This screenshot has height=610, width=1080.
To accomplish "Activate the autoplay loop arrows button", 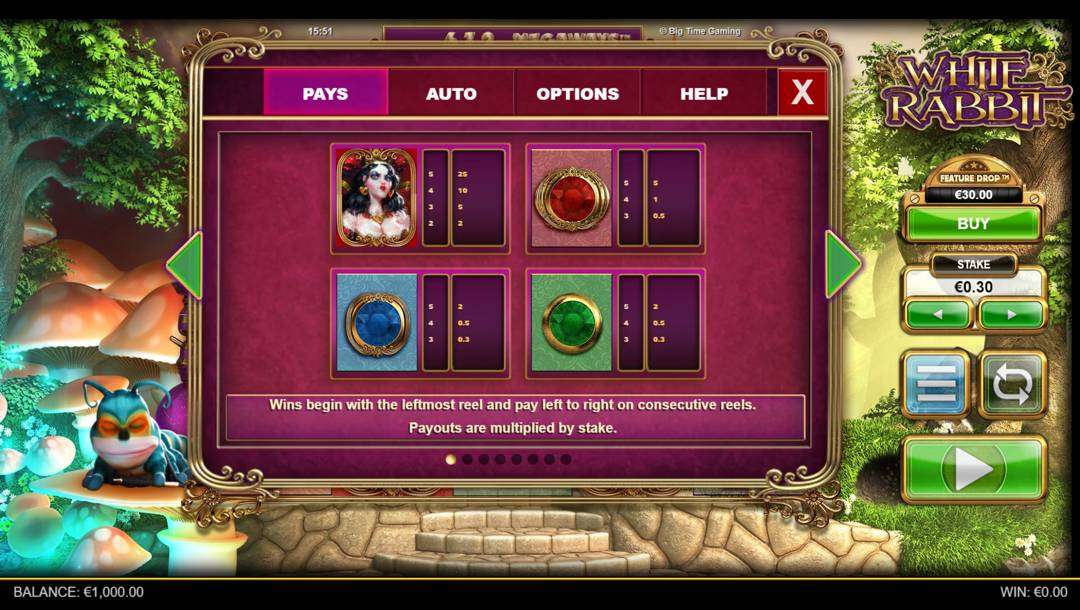I will [1012, 383].
